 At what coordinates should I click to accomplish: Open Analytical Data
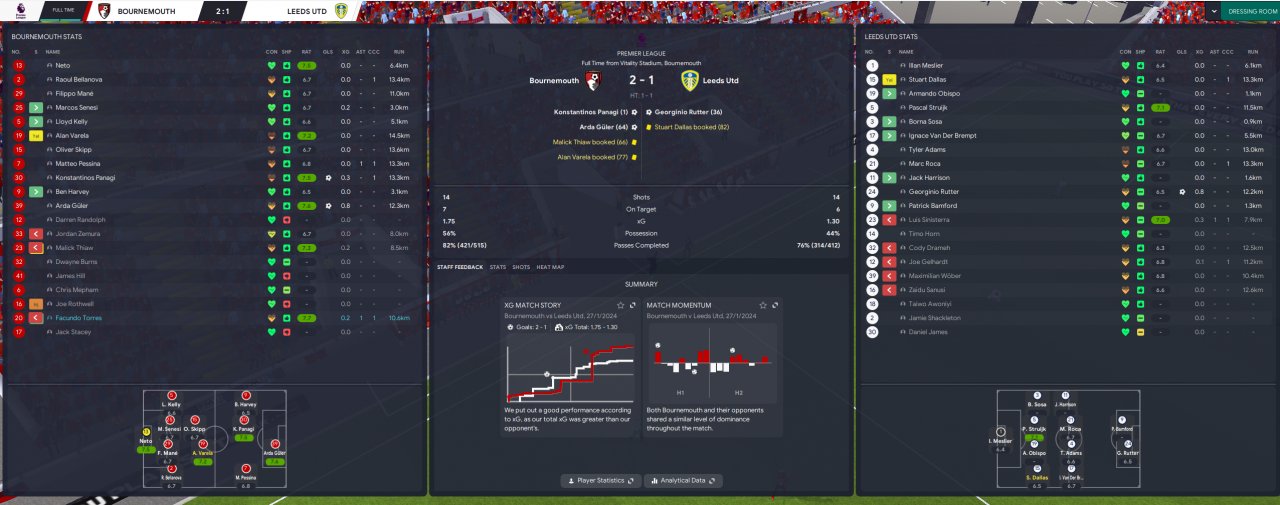(683, 481)
